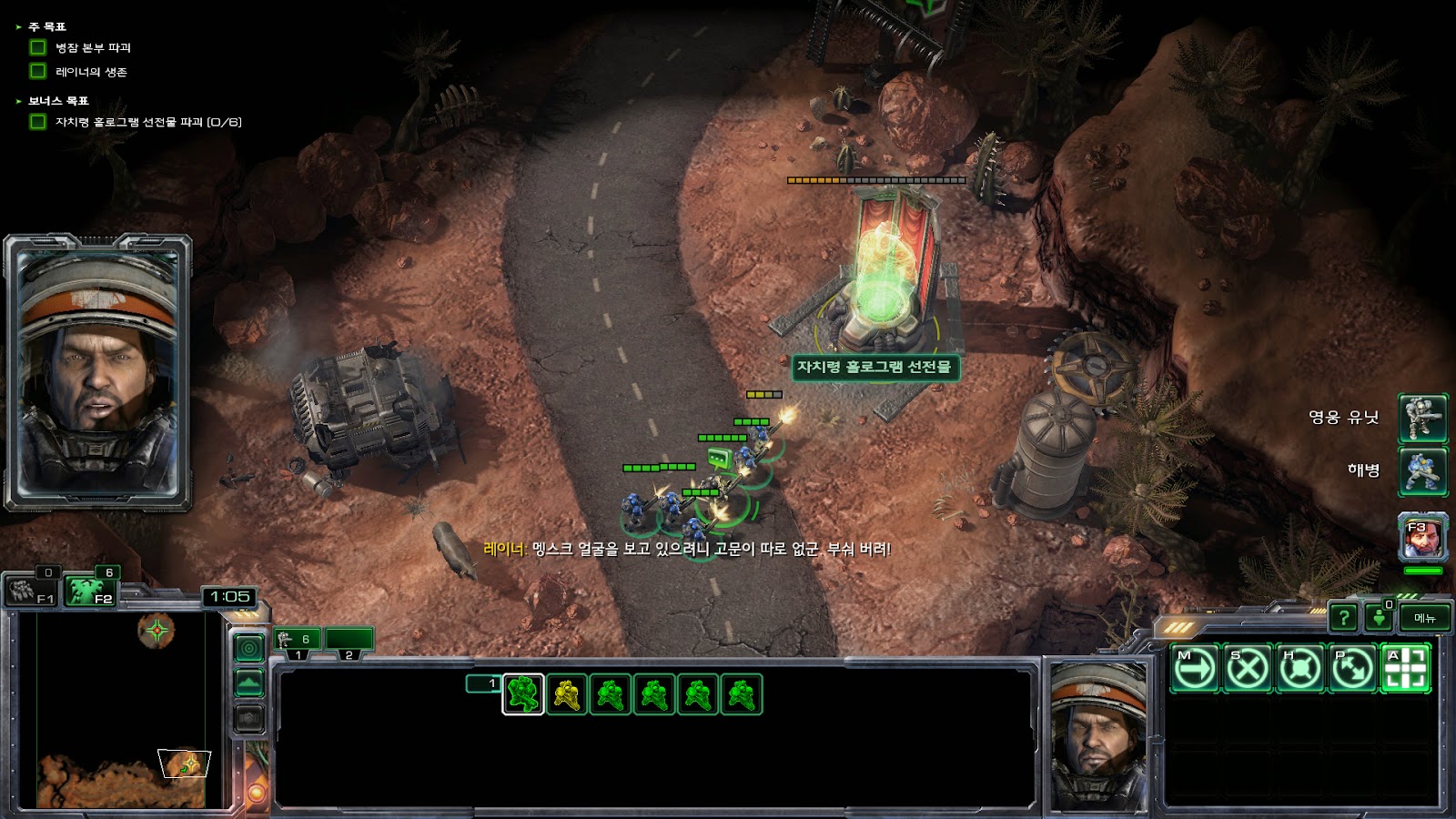Select the Hold Position command
The height and width of the screenshot is (819, 1456).
click(1299, 669)
